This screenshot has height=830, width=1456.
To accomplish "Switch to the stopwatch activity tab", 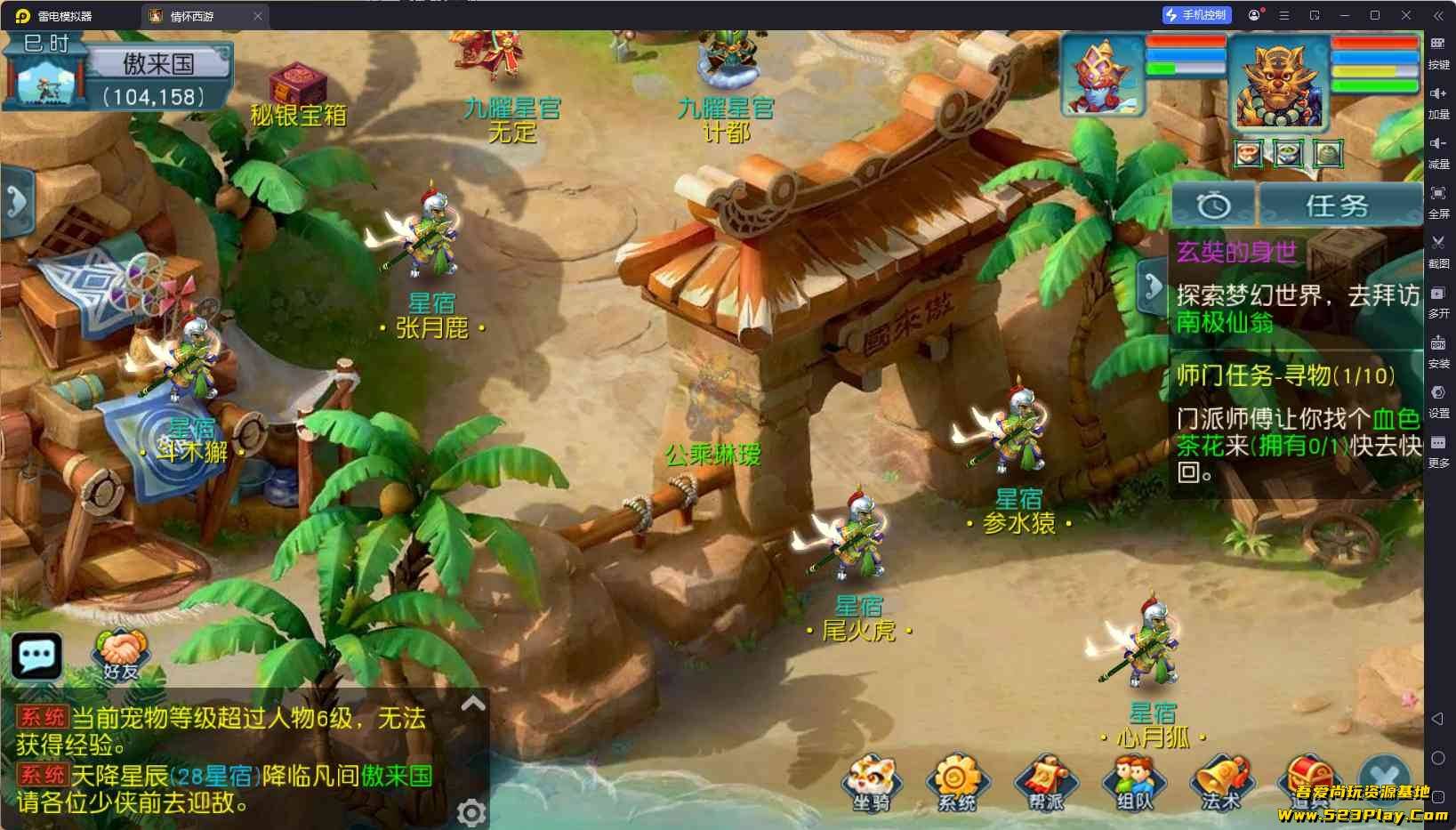I will [x=1213, y=205].
